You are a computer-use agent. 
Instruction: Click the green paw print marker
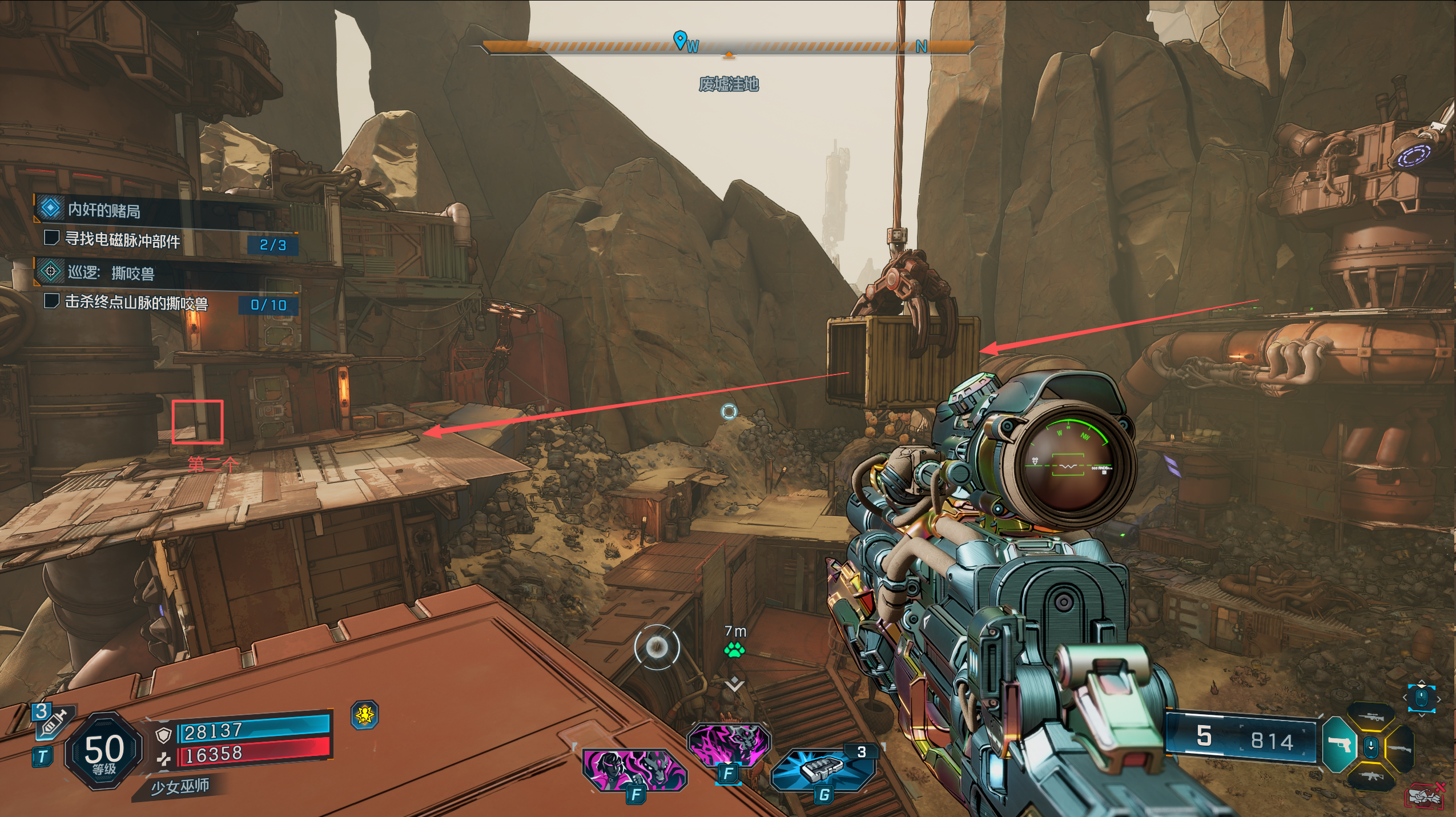click(x=734, y=650)
